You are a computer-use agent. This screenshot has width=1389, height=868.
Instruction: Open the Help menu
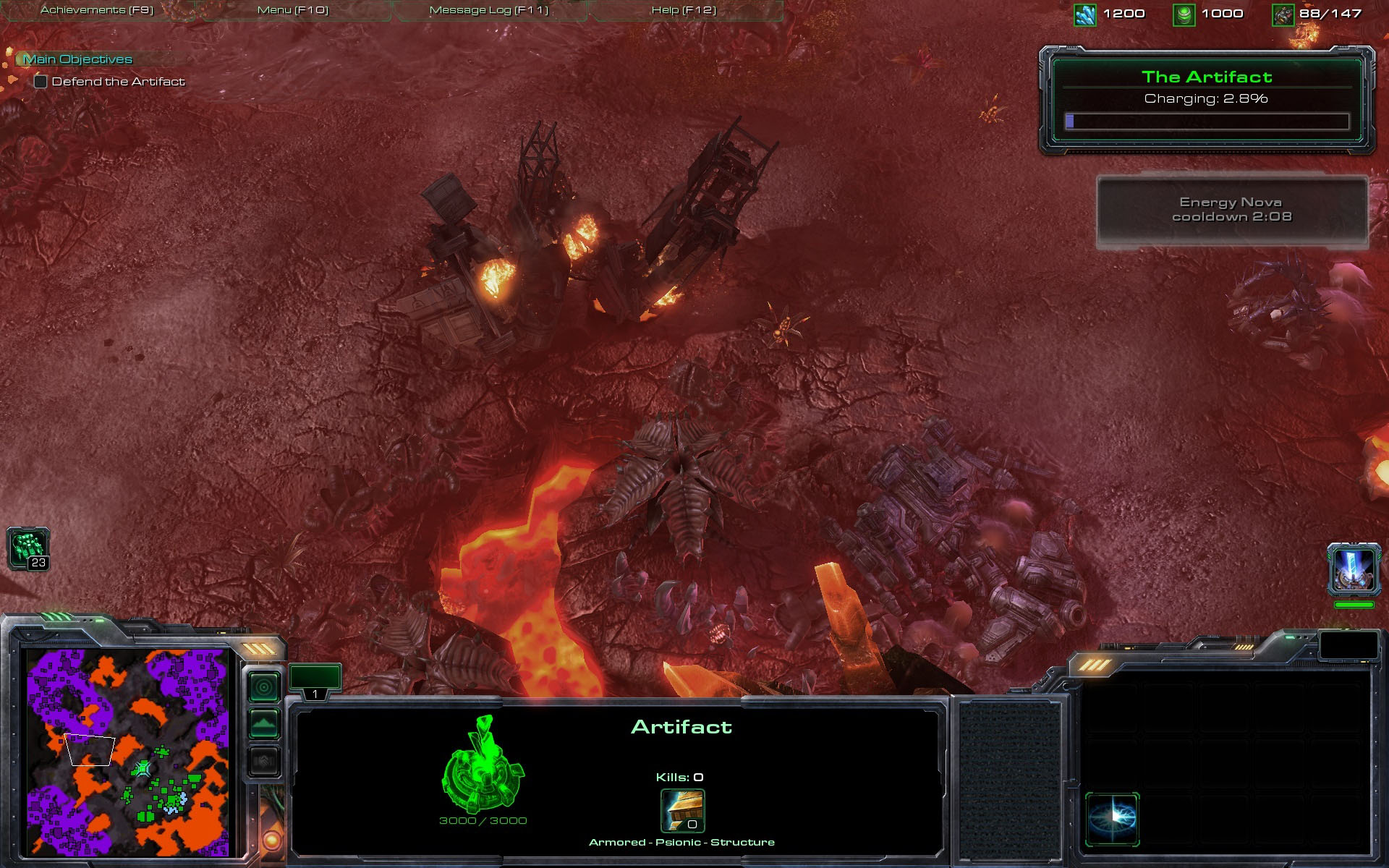point(684,10)
